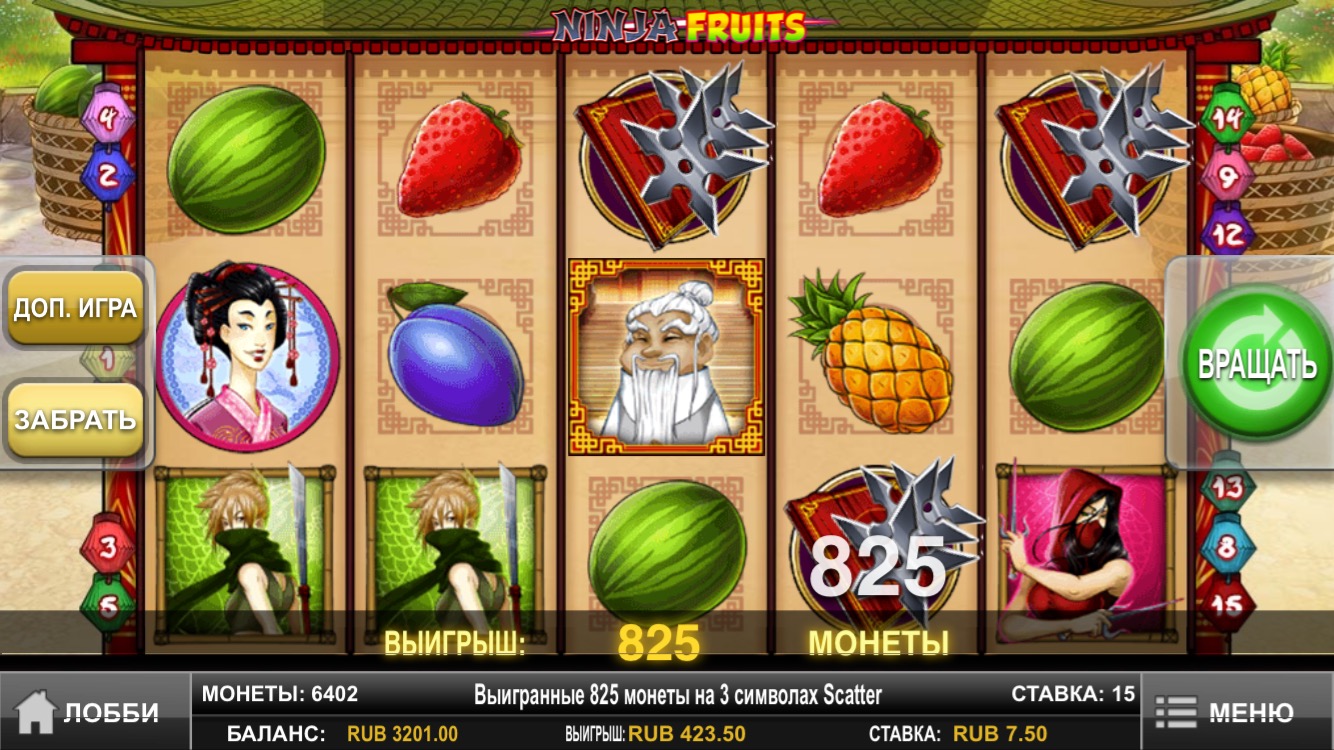Screen dimensions: 1334x750
Task: Select payline lantern number 14
Action: click(x=1227, y=118)
